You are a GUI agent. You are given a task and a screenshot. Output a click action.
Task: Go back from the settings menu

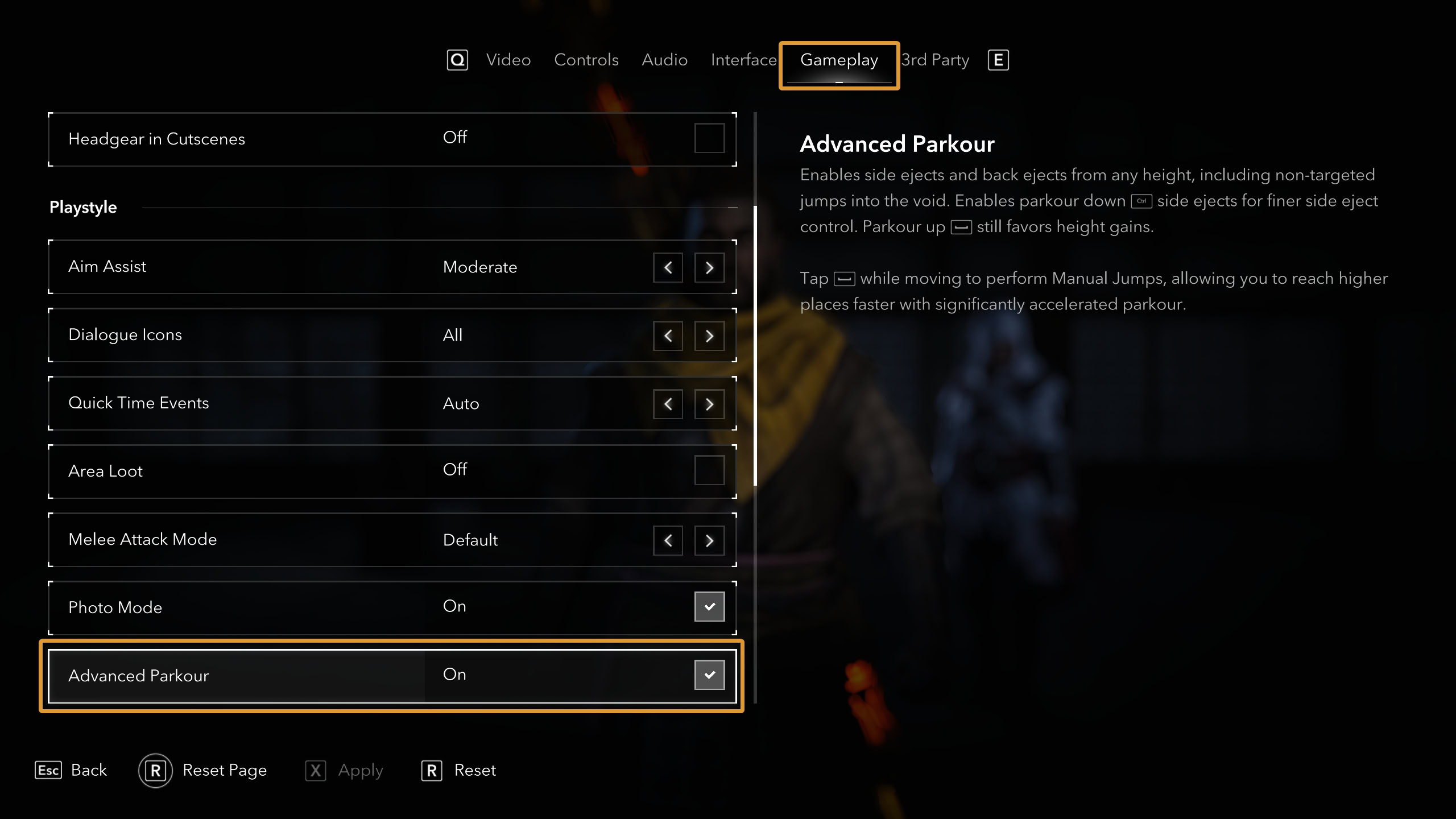(x=72, y=770)
